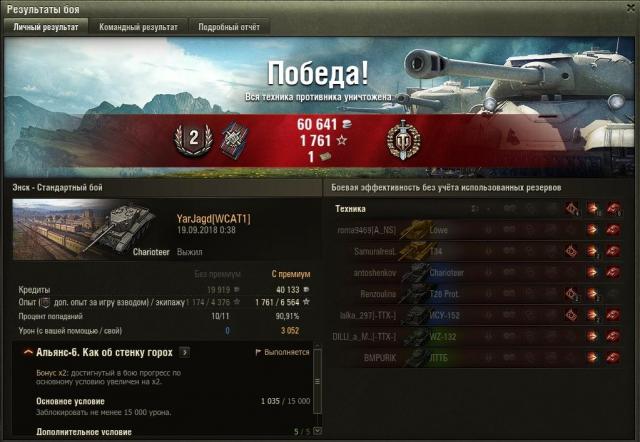Click the level 2 laurel medal badge
Screen dimensions: 640x442
click(192, 139)
